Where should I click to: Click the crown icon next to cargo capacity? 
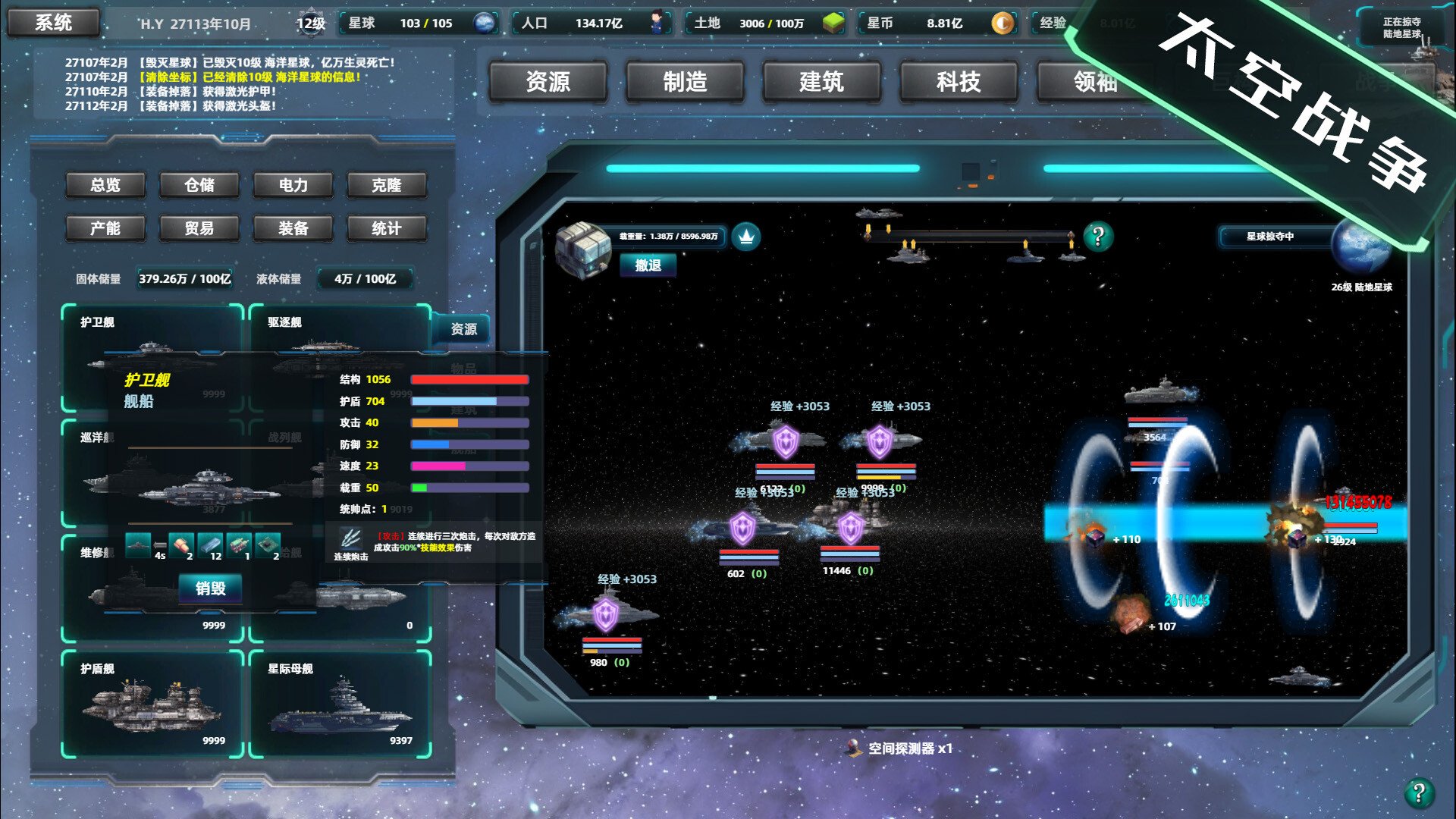click(746, 237)
